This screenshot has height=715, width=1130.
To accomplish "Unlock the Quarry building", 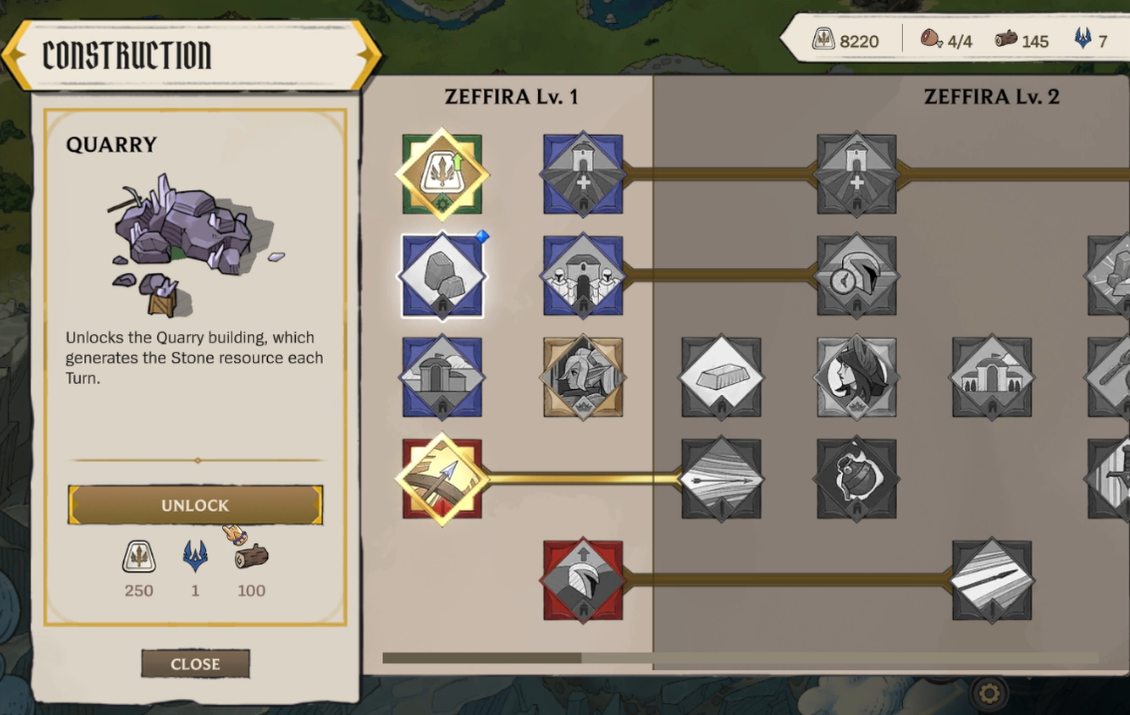I will [x=195, y=506].
